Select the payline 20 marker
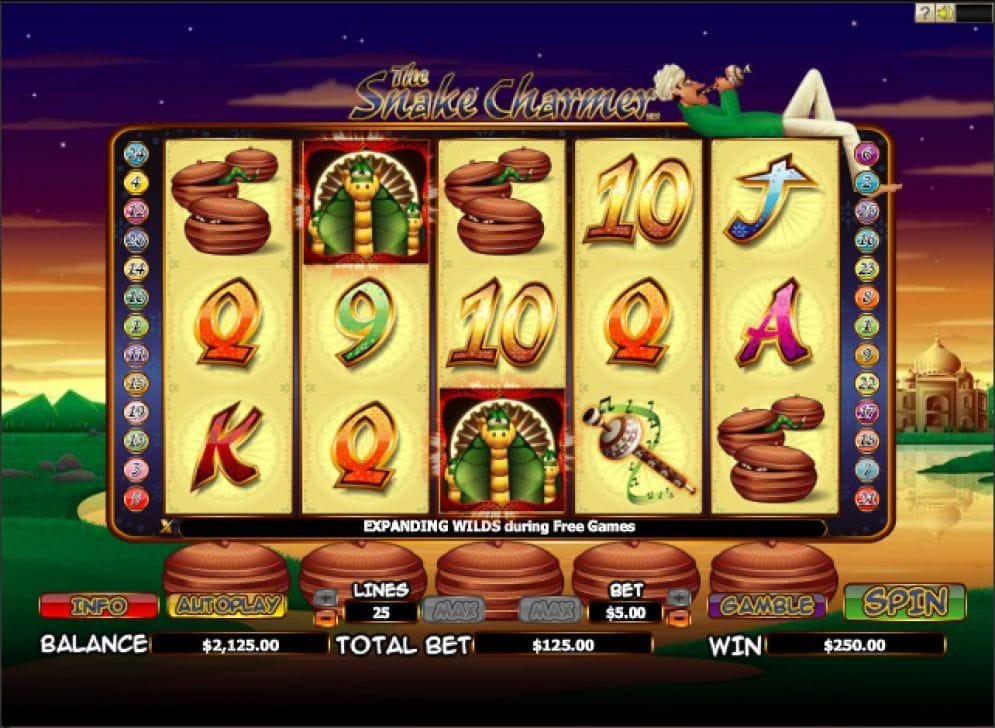 point(136,240)
